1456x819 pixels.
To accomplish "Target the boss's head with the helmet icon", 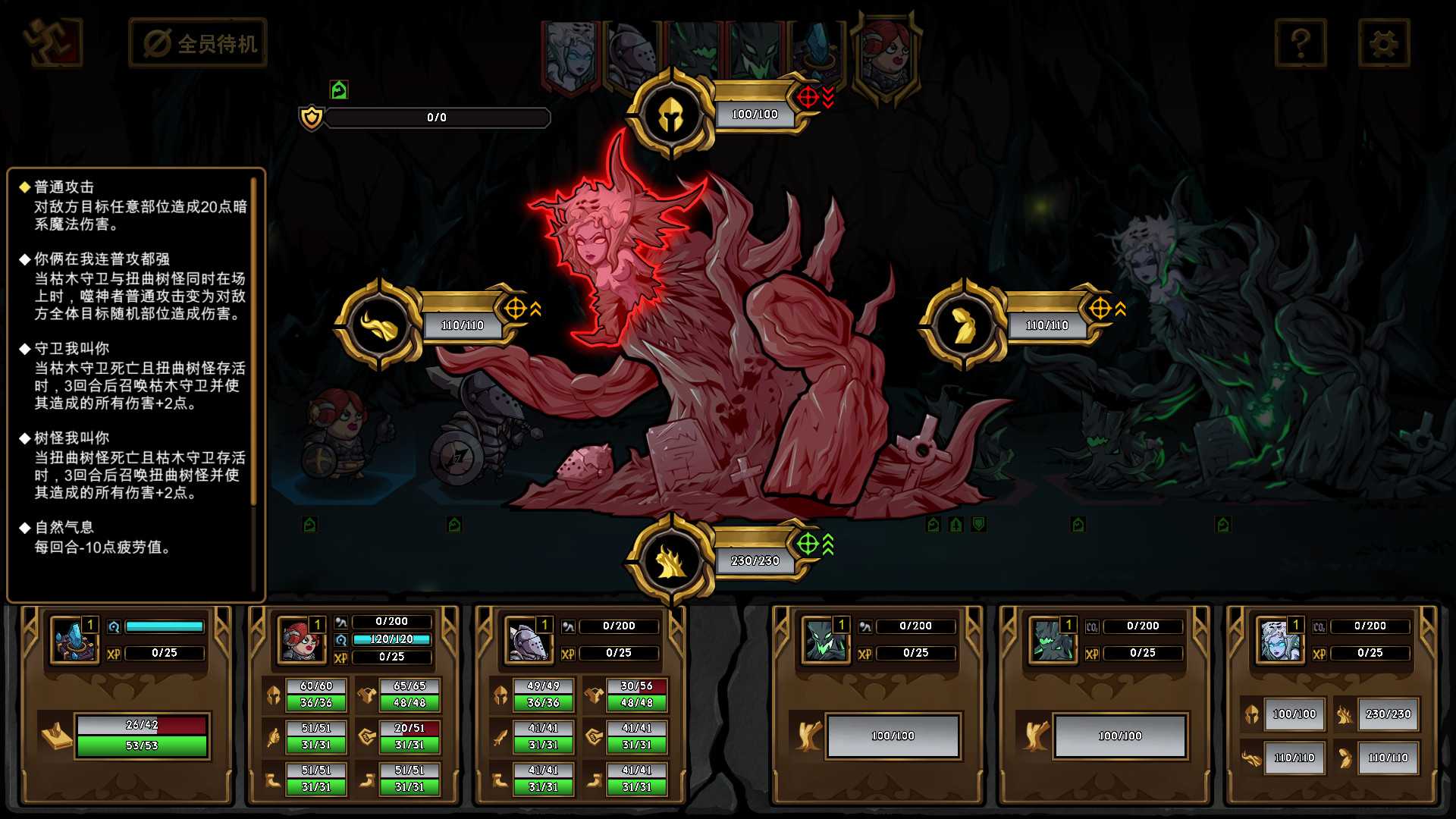I will pyautogui.click(x=671, y=114).
